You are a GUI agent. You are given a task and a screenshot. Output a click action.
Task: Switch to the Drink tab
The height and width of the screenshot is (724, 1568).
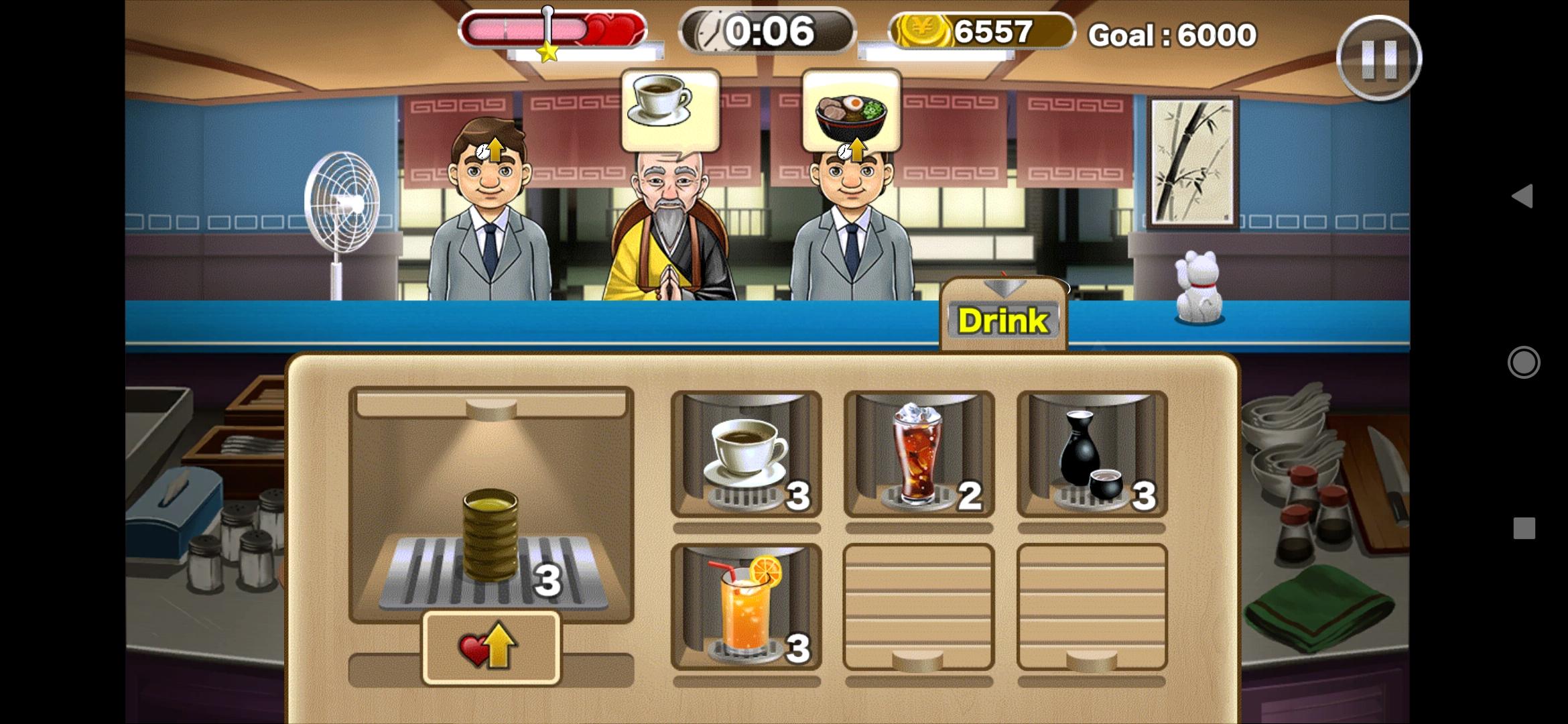point(1003,320)
